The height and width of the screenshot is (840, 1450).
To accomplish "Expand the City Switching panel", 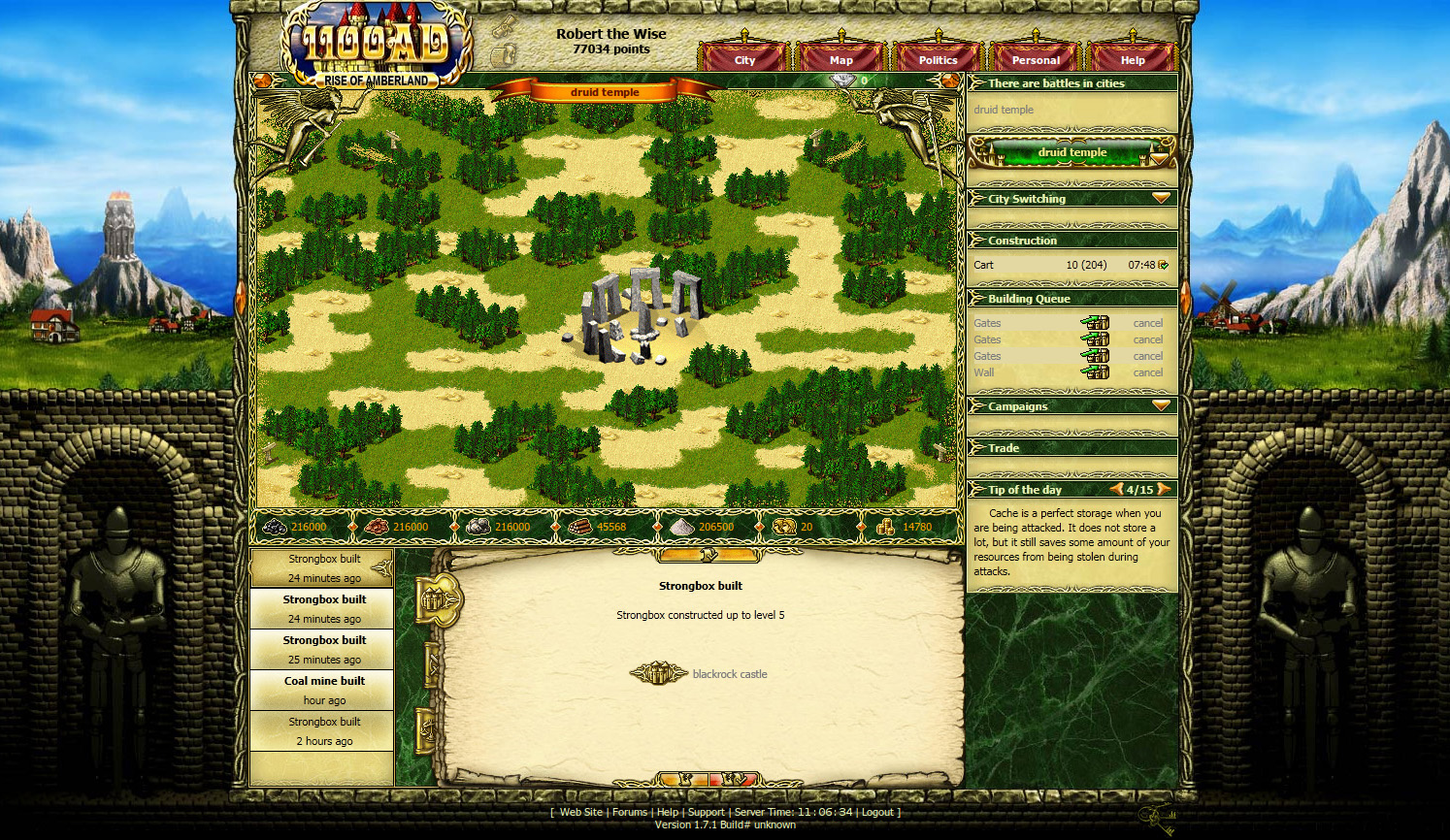I will tap(1161, 198).
